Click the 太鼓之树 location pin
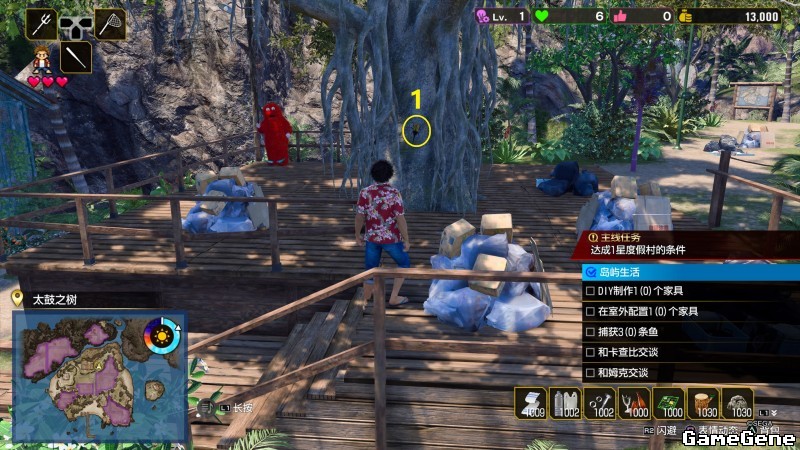Viewport: 800px width, 450px height. (x=17, y=298)
